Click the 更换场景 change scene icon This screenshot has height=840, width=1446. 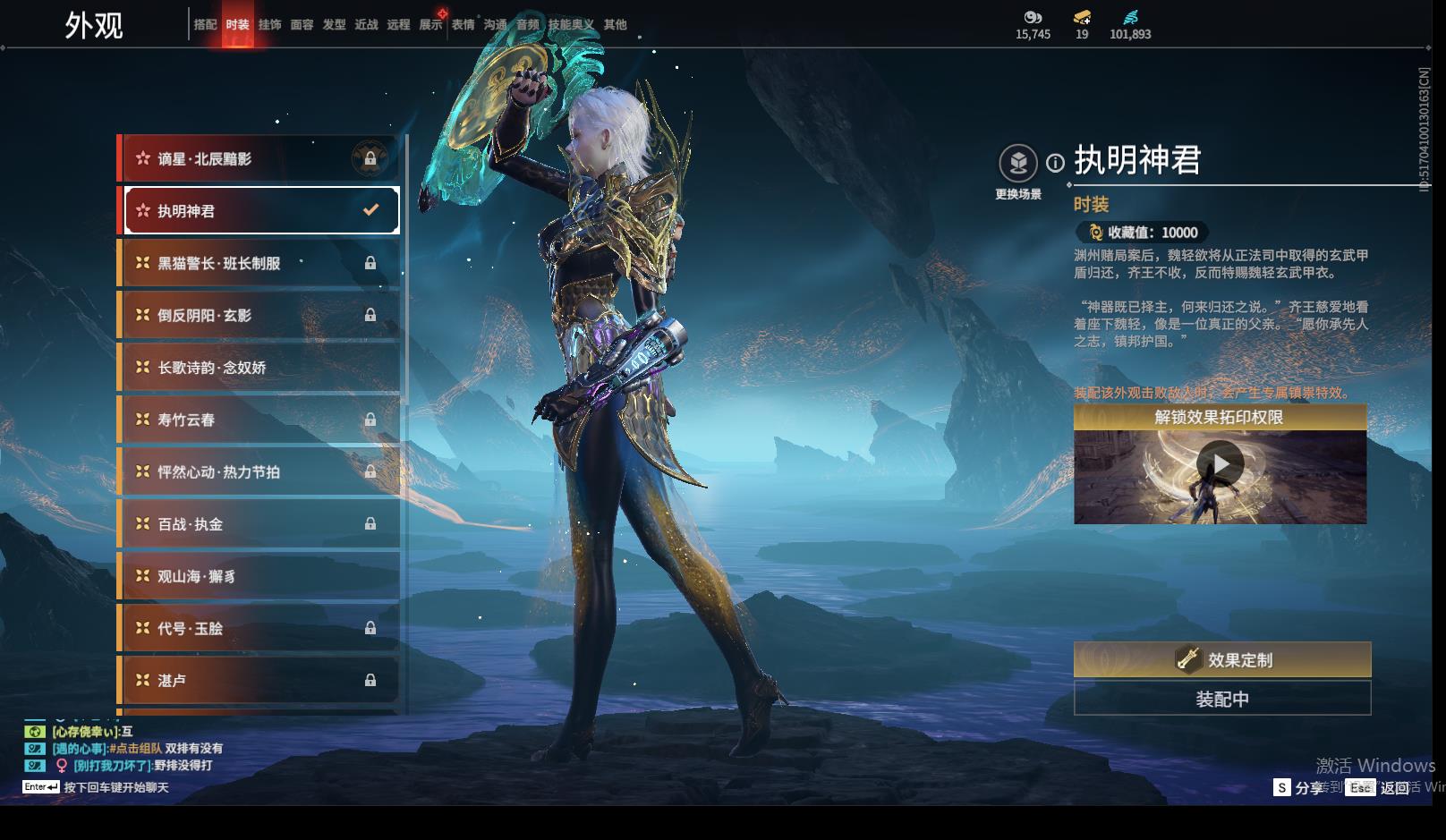(x=1018, y=164)
